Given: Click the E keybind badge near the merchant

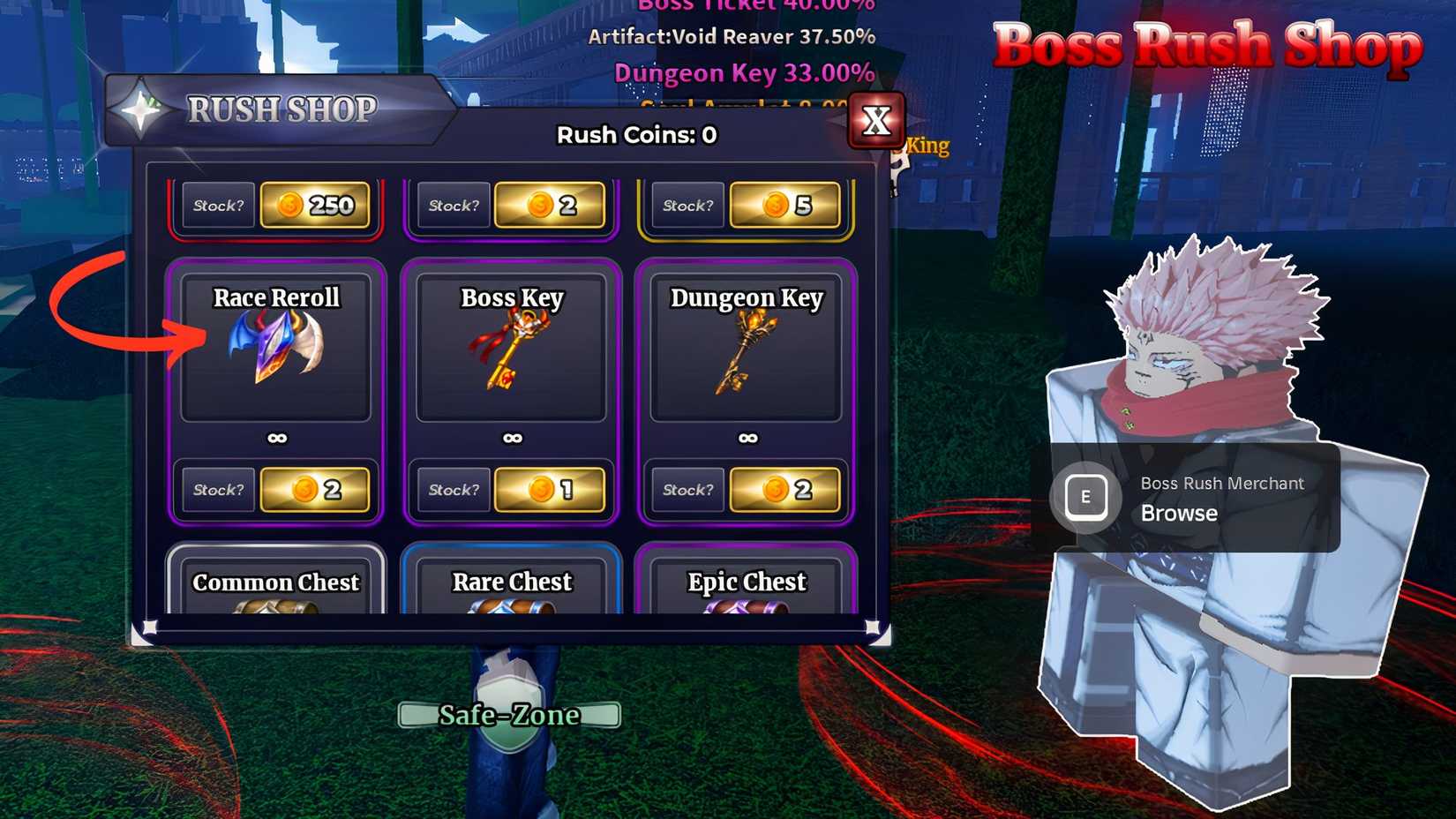Looking at the screenshot, I should tap(1087, 497).
